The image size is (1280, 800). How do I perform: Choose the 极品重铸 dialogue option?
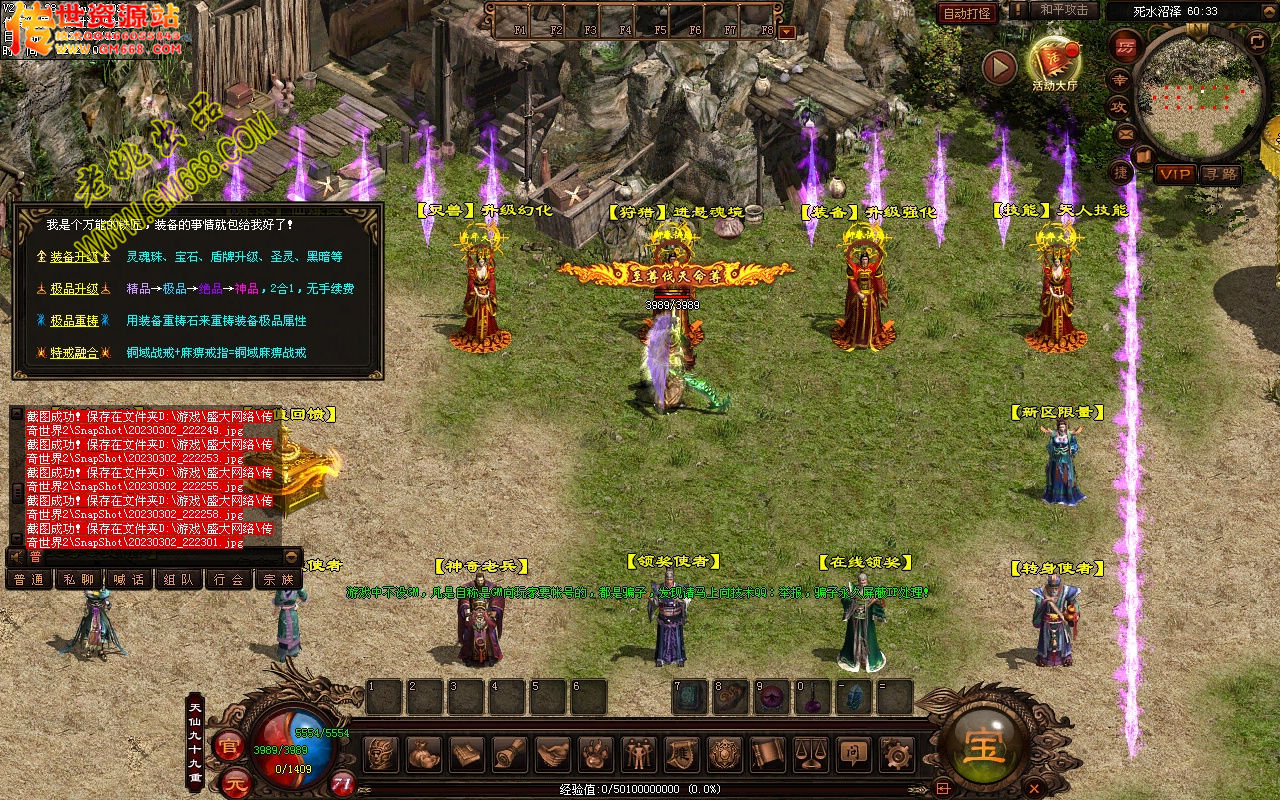pos(75,321)
